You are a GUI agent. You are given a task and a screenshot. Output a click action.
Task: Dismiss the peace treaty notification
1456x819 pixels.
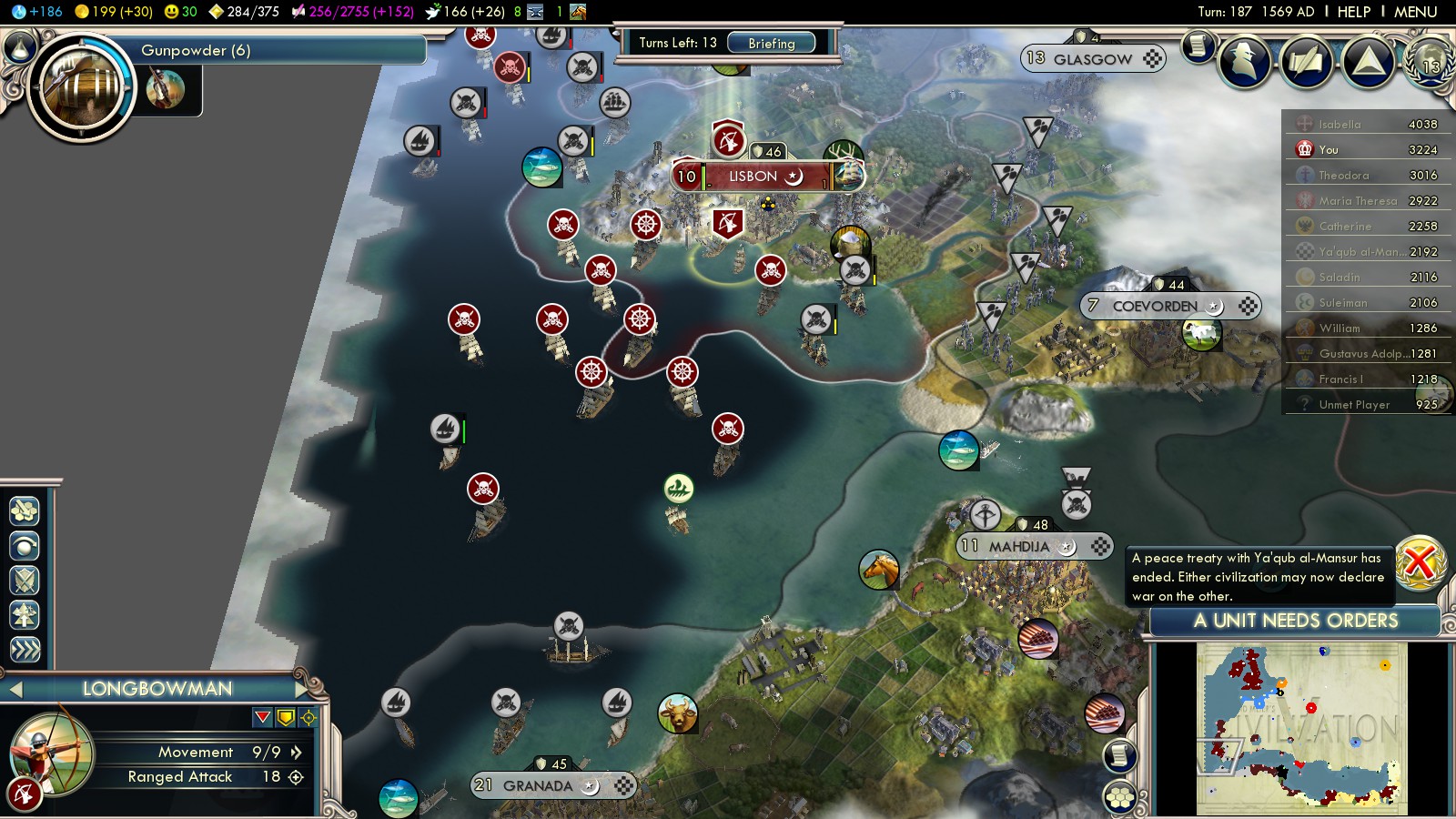point(1419,562)
